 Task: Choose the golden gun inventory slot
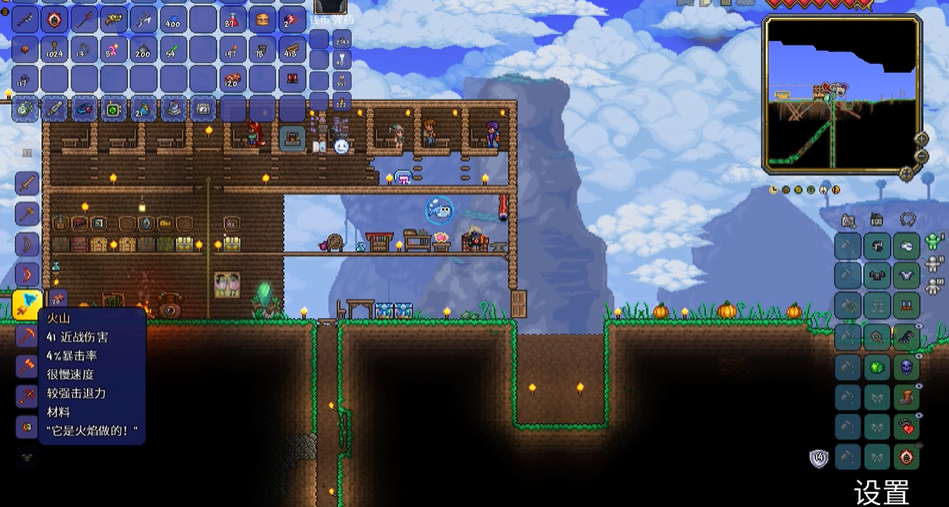pos(114,19)
